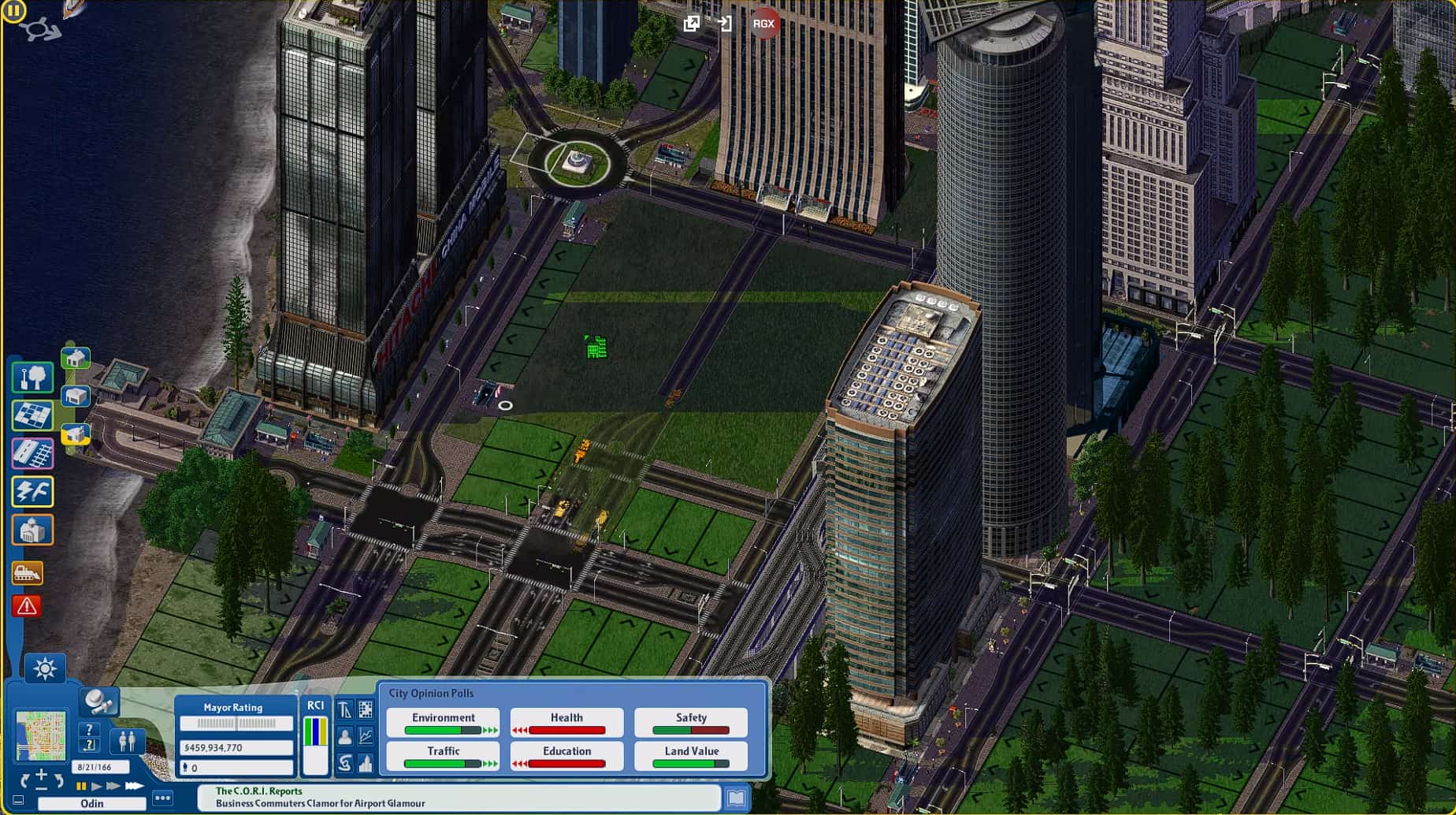Image resolution: width=1456 pixels, height=815 pixels.
Task: Open the news ticker book icon
Action: [x=736, y=798]
